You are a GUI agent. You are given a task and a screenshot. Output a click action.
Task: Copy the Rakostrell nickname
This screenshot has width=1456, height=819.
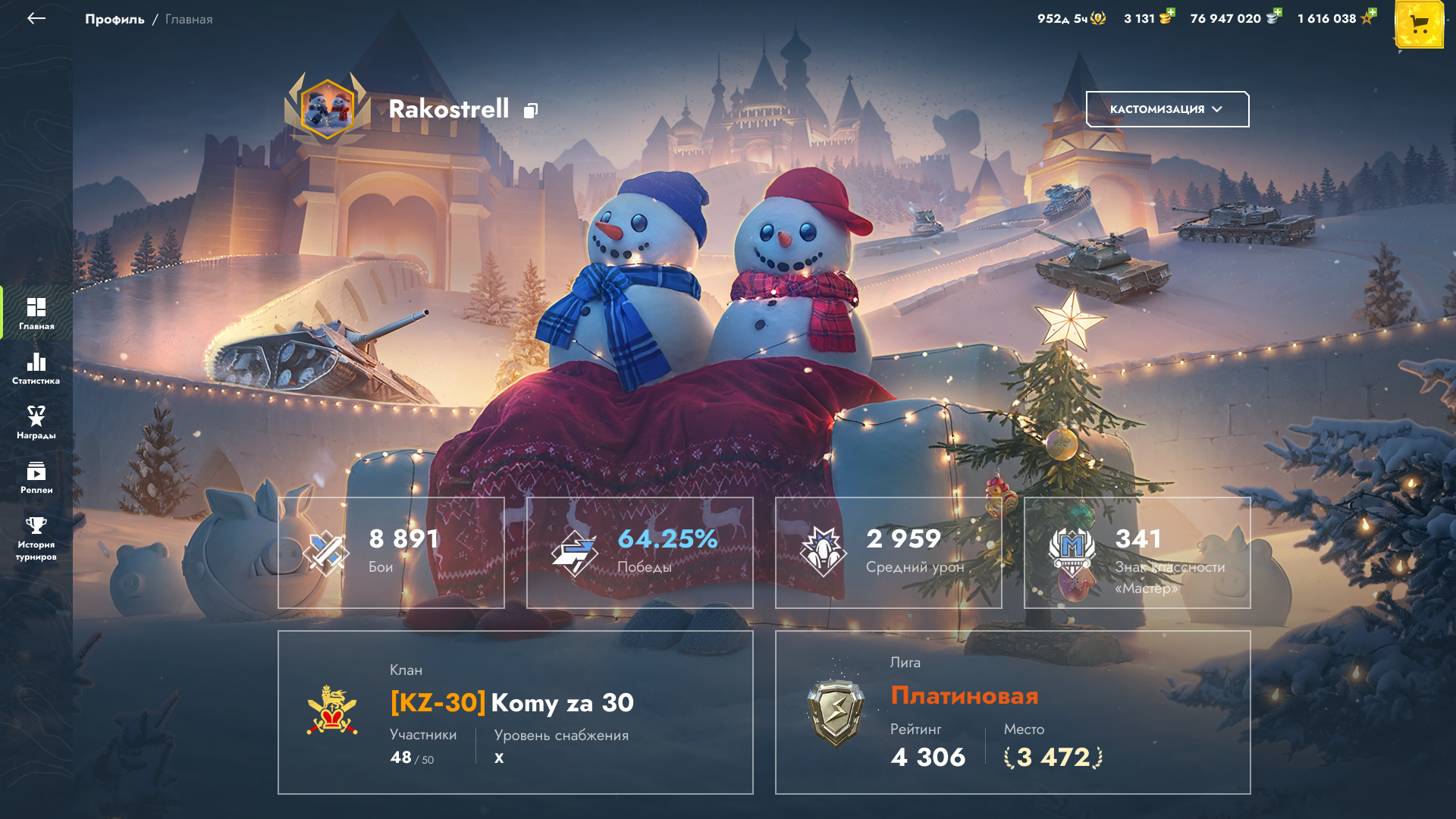tap(531, 111)
